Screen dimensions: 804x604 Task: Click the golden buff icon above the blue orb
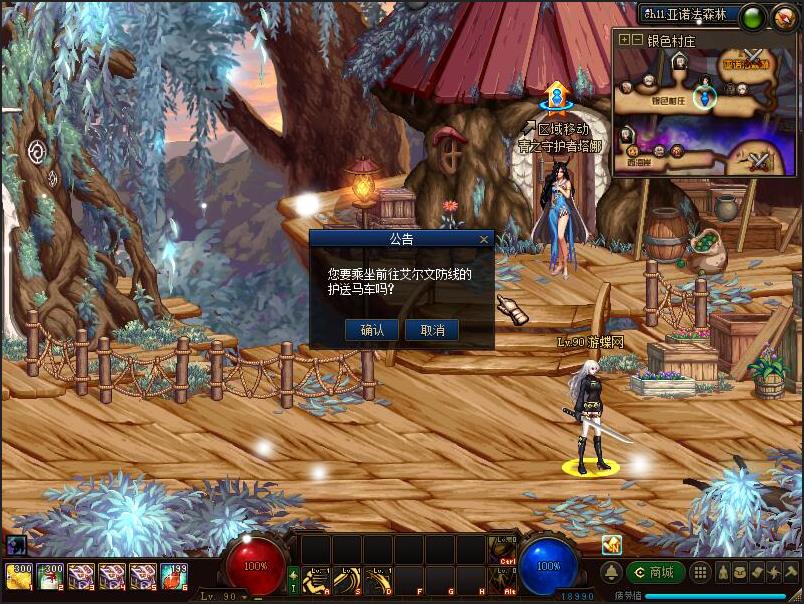tap(611, 544)
